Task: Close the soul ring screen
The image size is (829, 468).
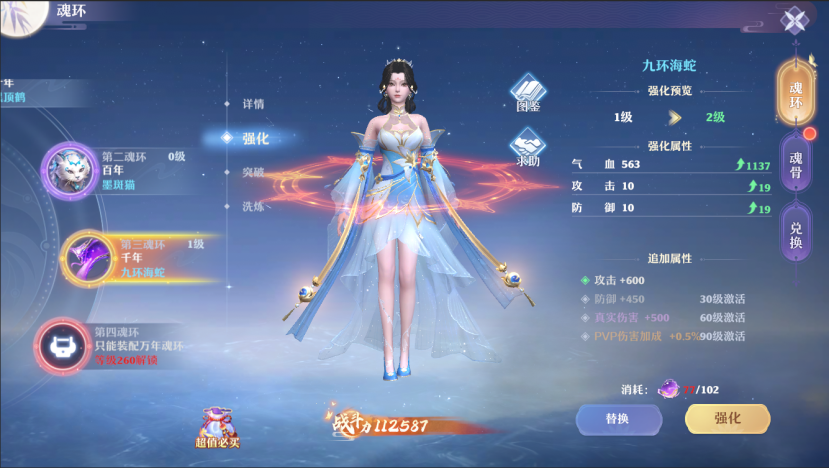Action: pos(795,21)
